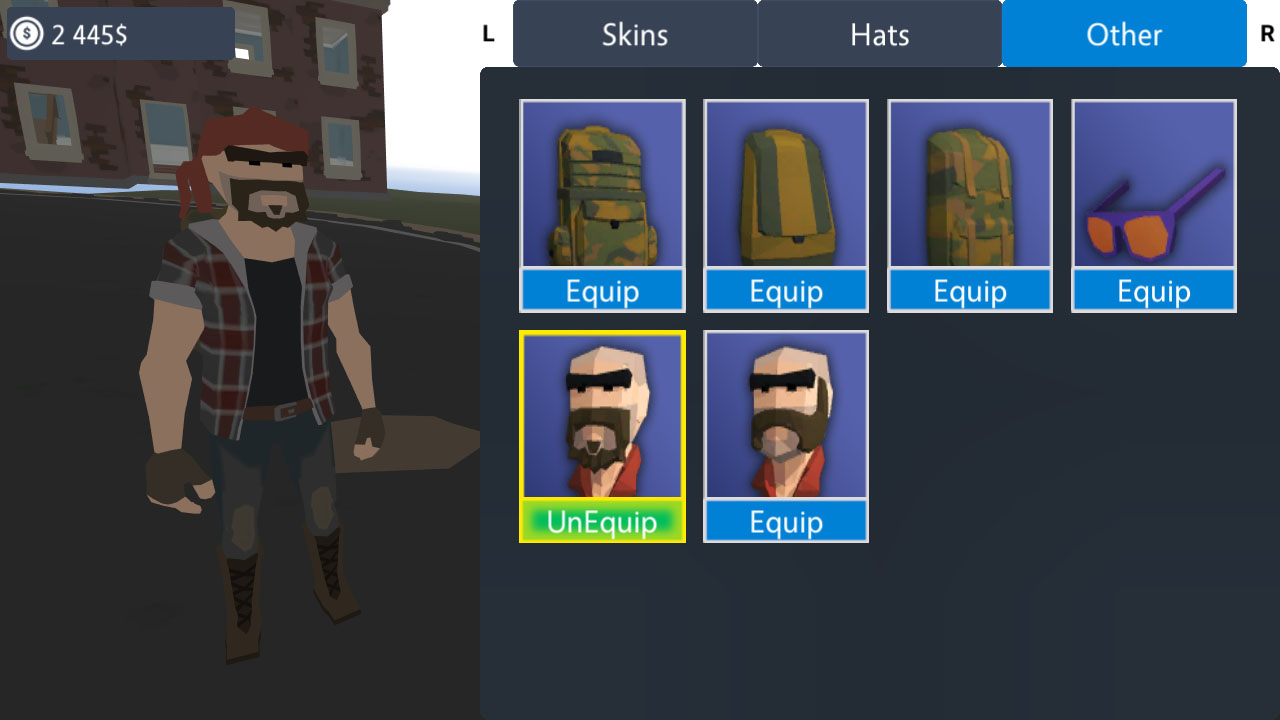The height and width of the screenshot is (720, 1280).
Task: Equip the yellow backpack
Action: click(x=786, y=291)
